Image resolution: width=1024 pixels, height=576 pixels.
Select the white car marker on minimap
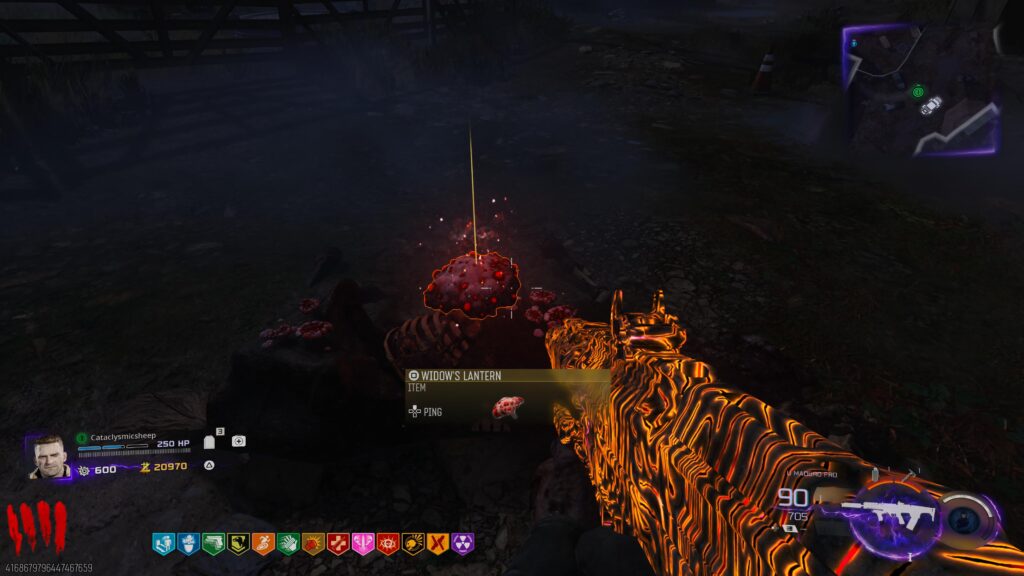coord(934,103)
